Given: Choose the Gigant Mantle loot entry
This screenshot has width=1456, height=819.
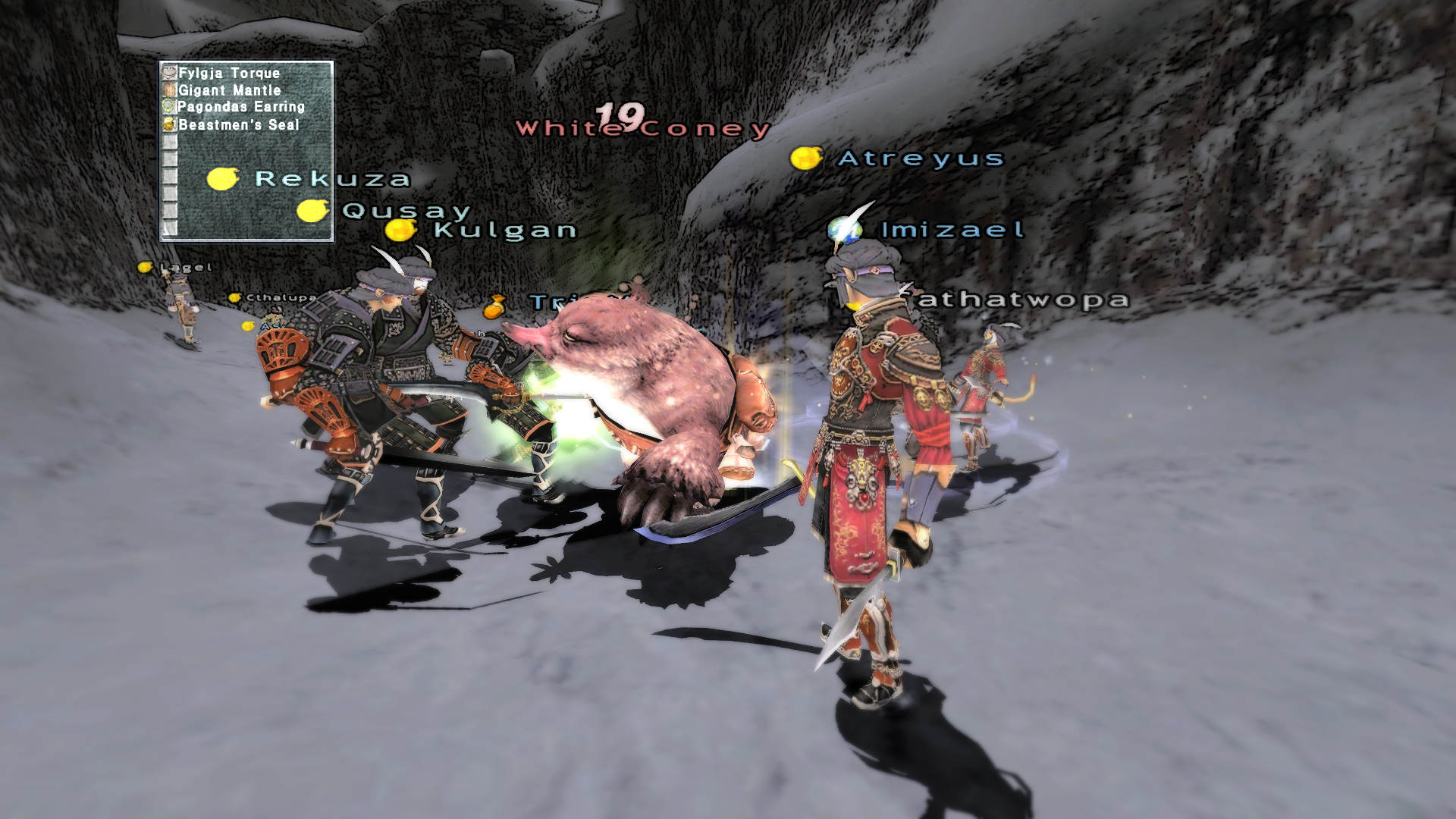Looking at the screenshot, I should (229, 90).
